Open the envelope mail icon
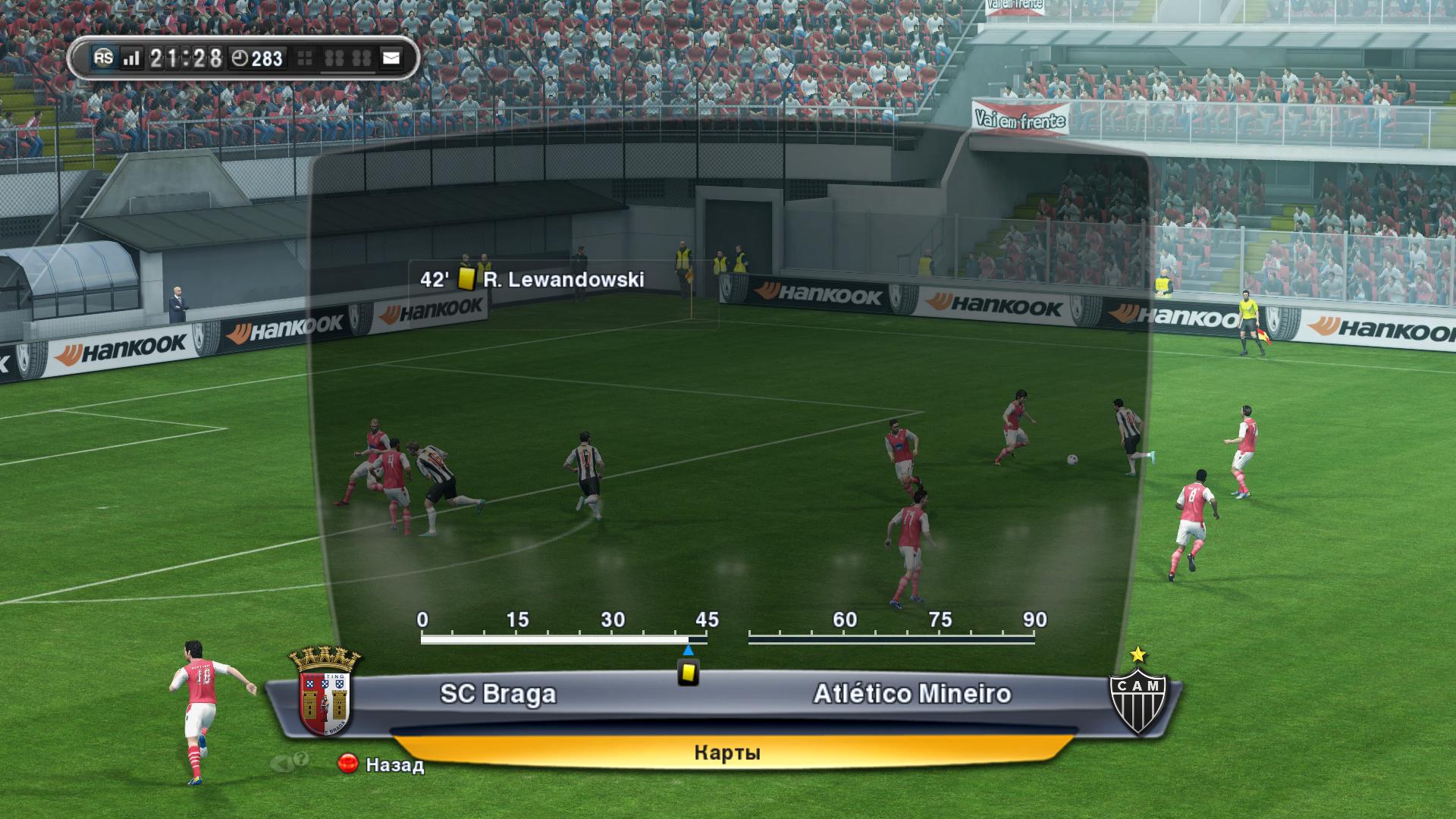 click(x=391, y=58)
